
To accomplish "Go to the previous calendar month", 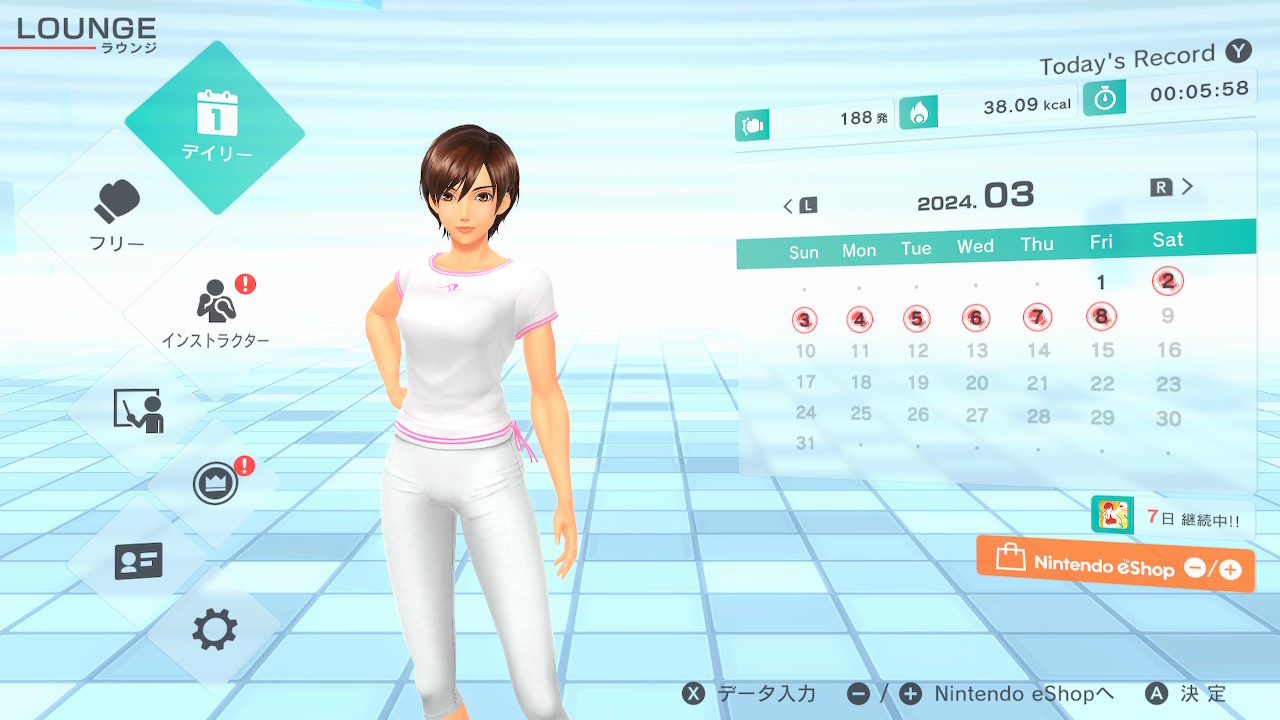I will click(799, 206).
